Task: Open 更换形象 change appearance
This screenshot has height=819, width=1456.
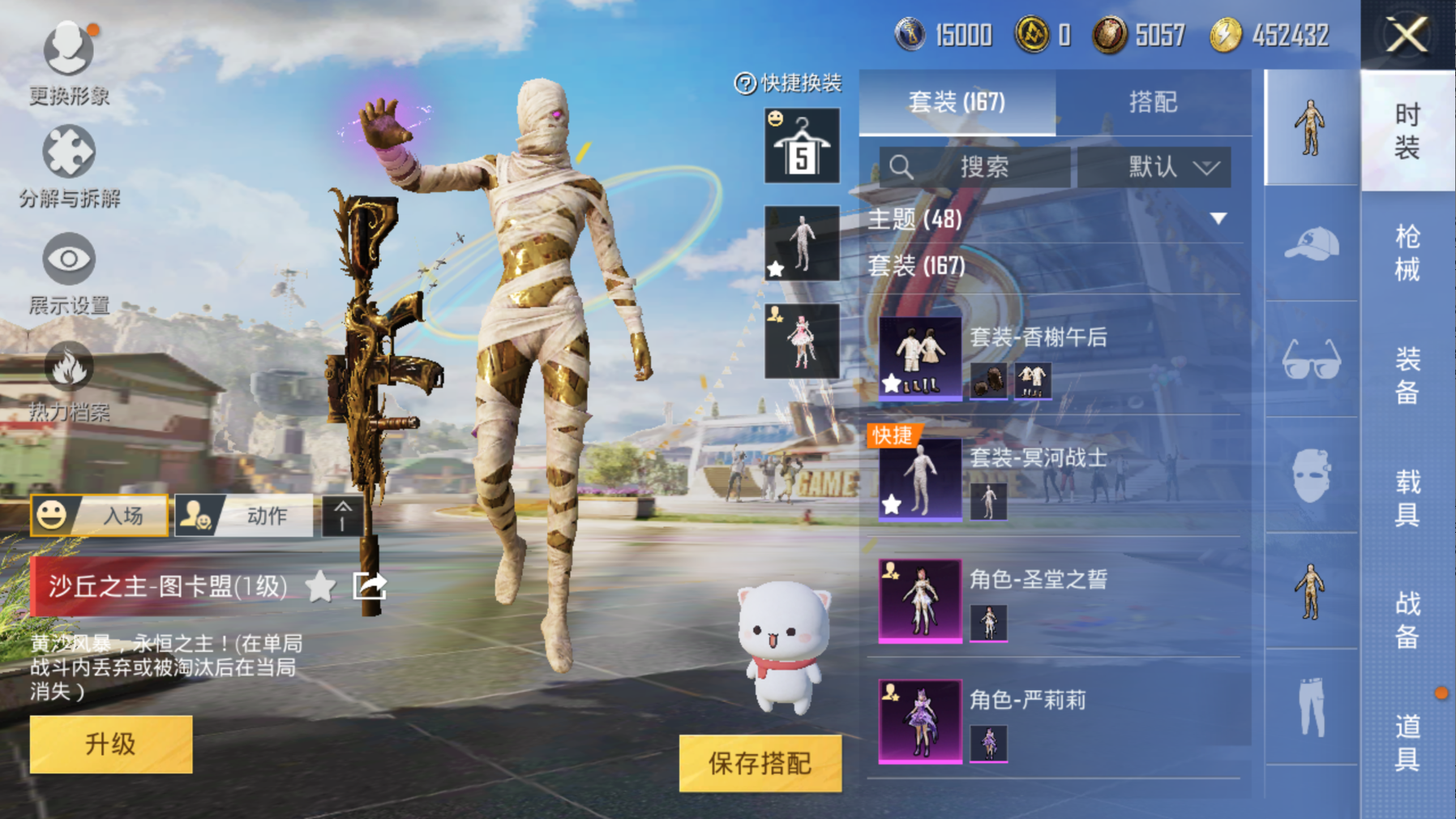Action: point(68,62)
